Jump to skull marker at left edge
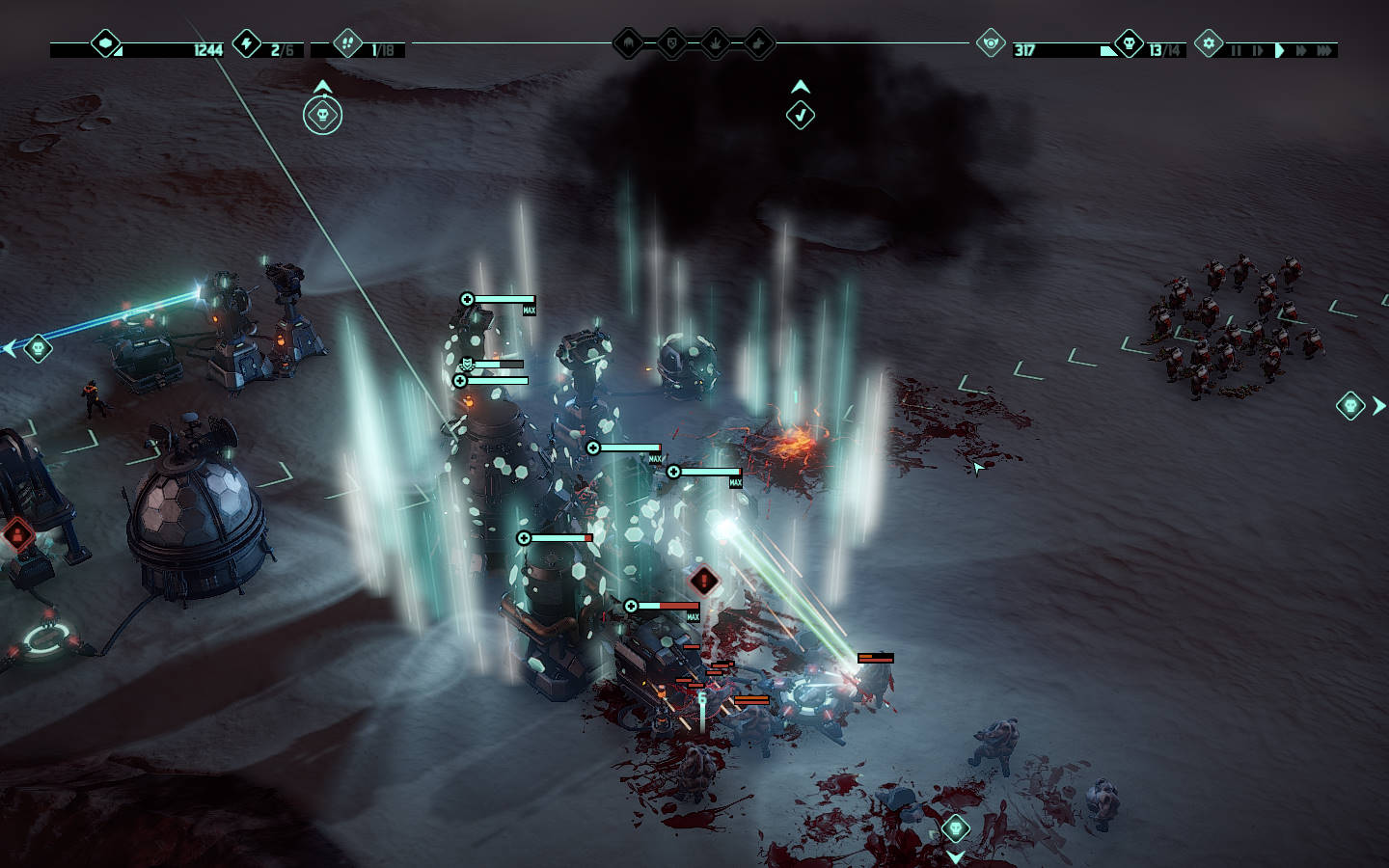The height and width of the screenshot is (868, 1389). click(x=38, y=347)
